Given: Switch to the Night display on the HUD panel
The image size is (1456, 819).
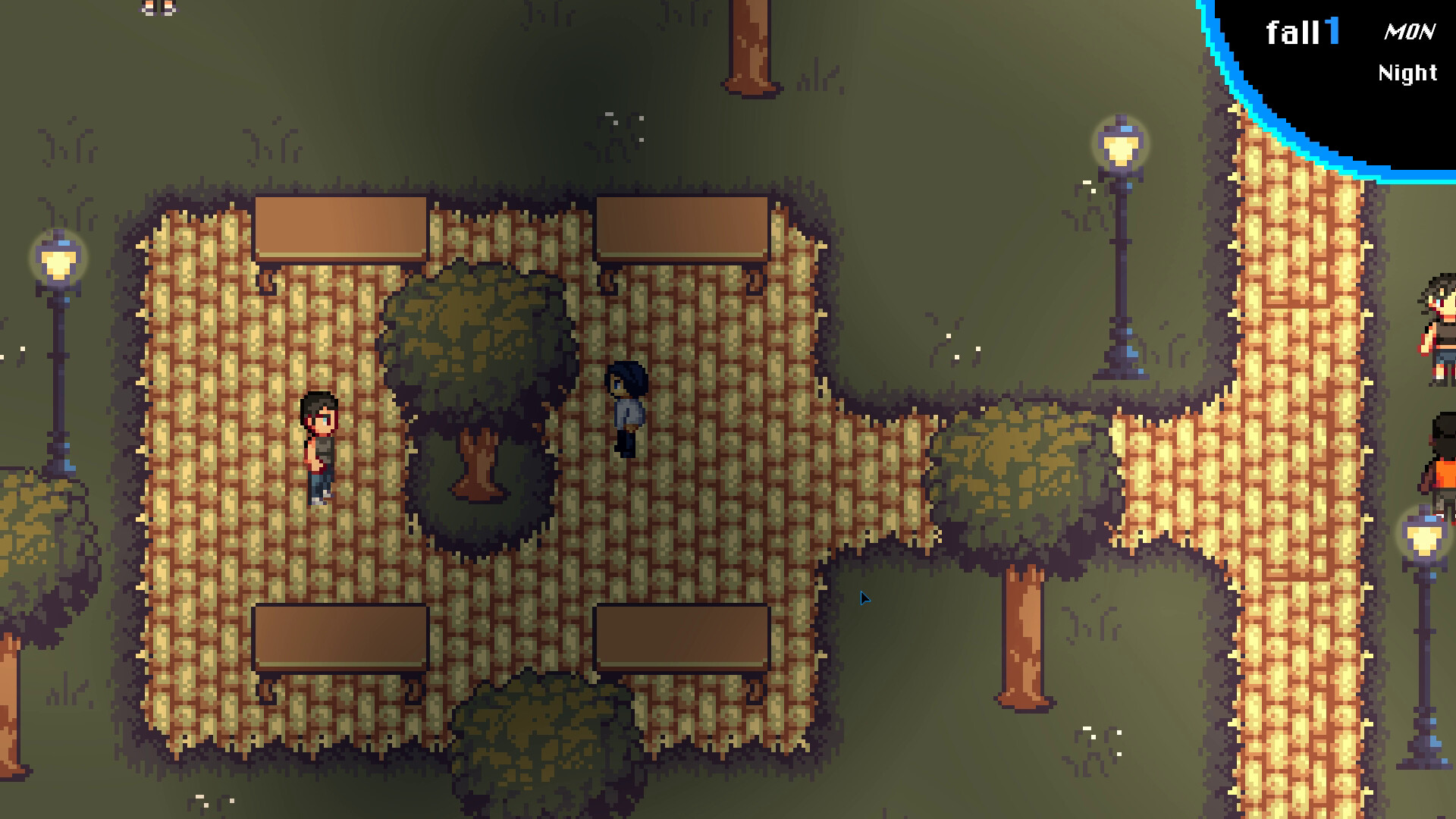Looking at the screenshot, I should point(1407,74).
